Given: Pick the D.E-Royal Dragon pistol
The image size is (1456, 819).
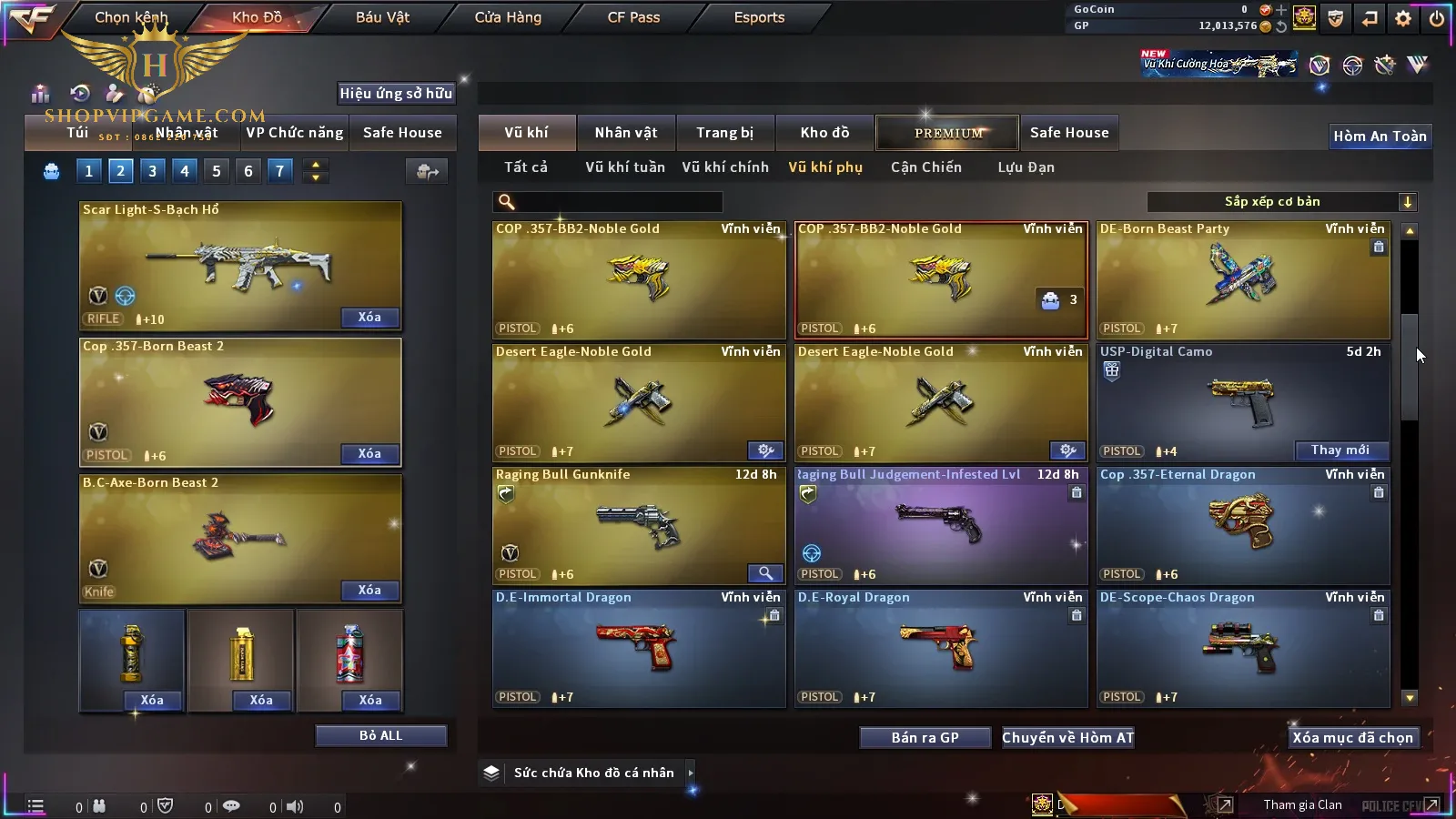Looking at the screenshot, I should click(x=941, y=648).
